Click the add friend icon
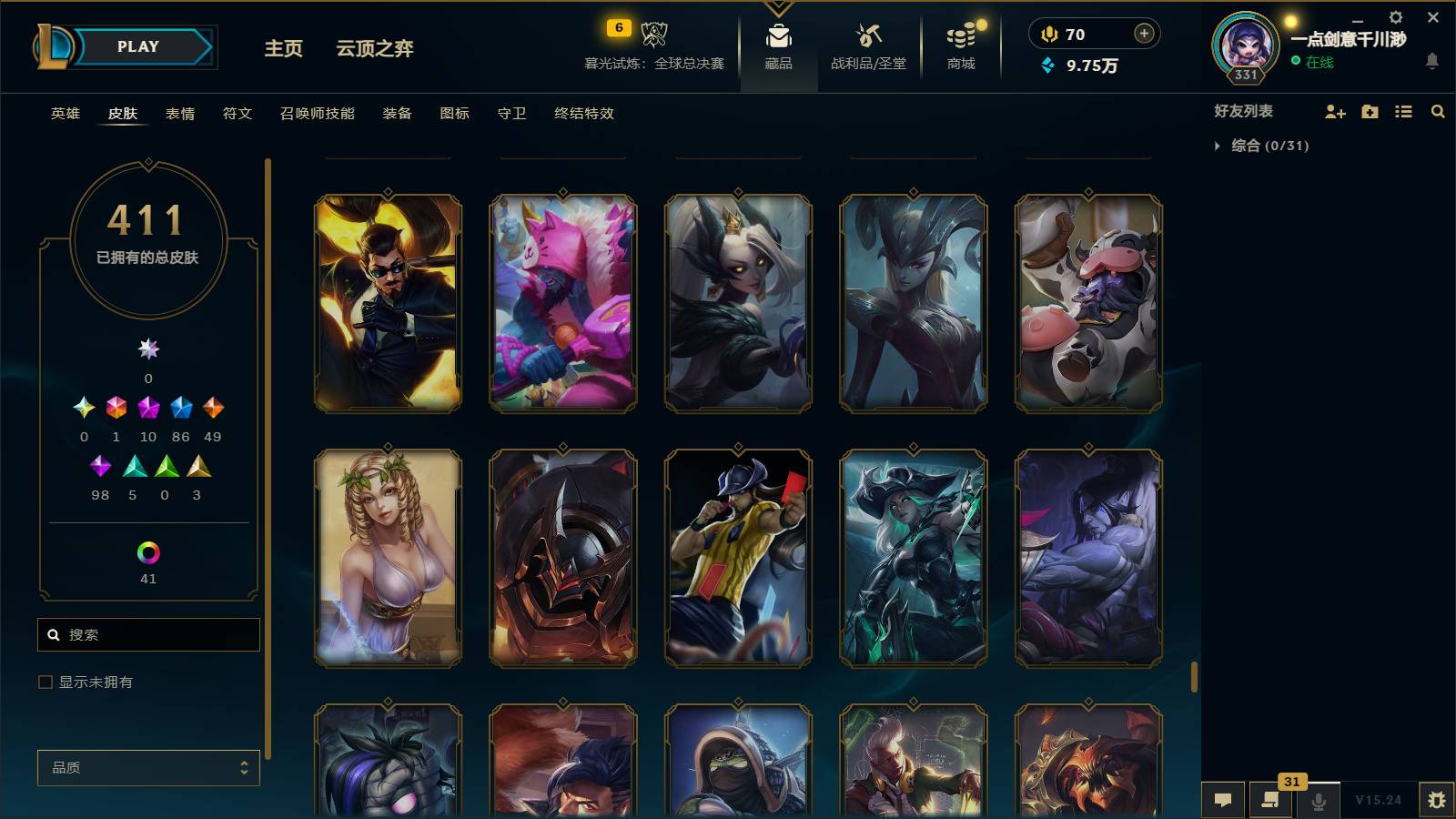1456x819 pixels. [1335, 111]
